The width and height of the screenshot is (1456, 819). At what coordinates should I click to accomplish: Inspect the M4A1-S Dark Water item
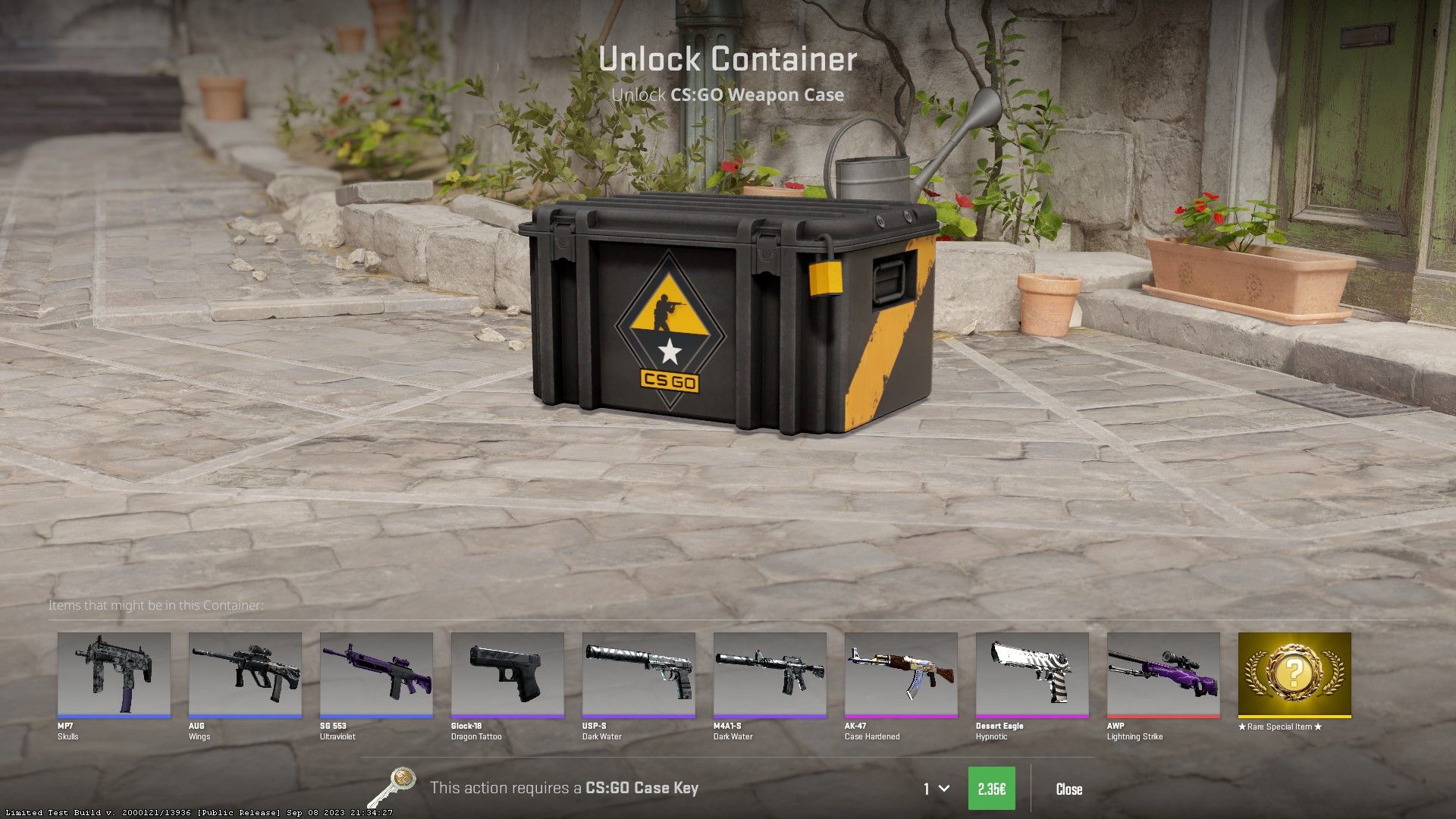point(770,674)
